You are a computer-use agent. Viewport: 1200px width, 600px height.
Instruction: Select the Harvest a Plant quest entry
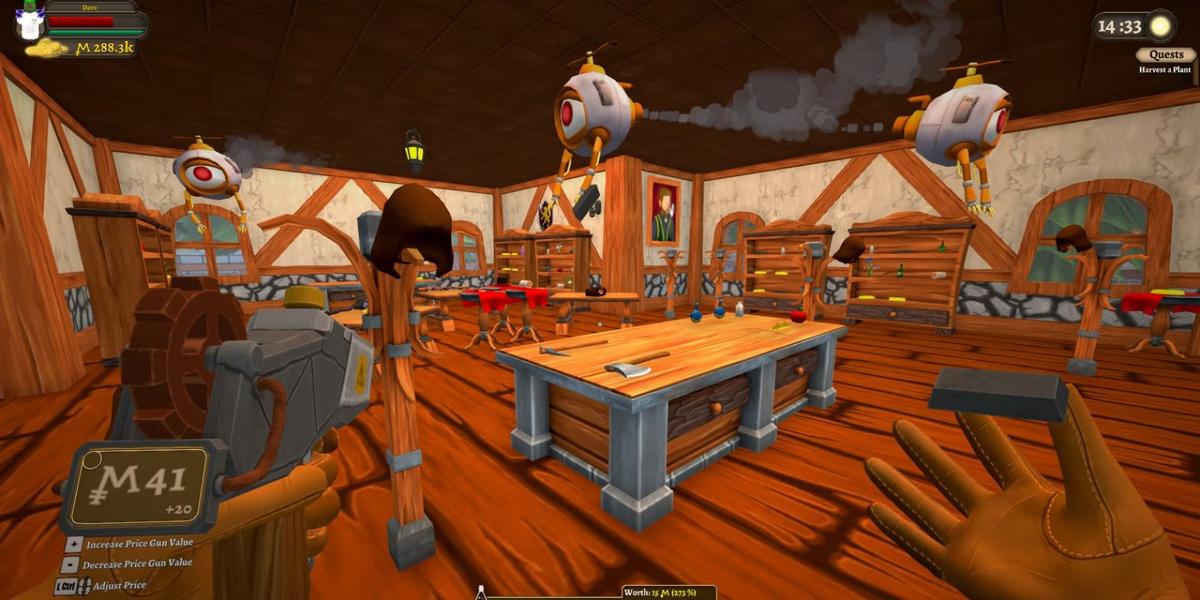1166,70
